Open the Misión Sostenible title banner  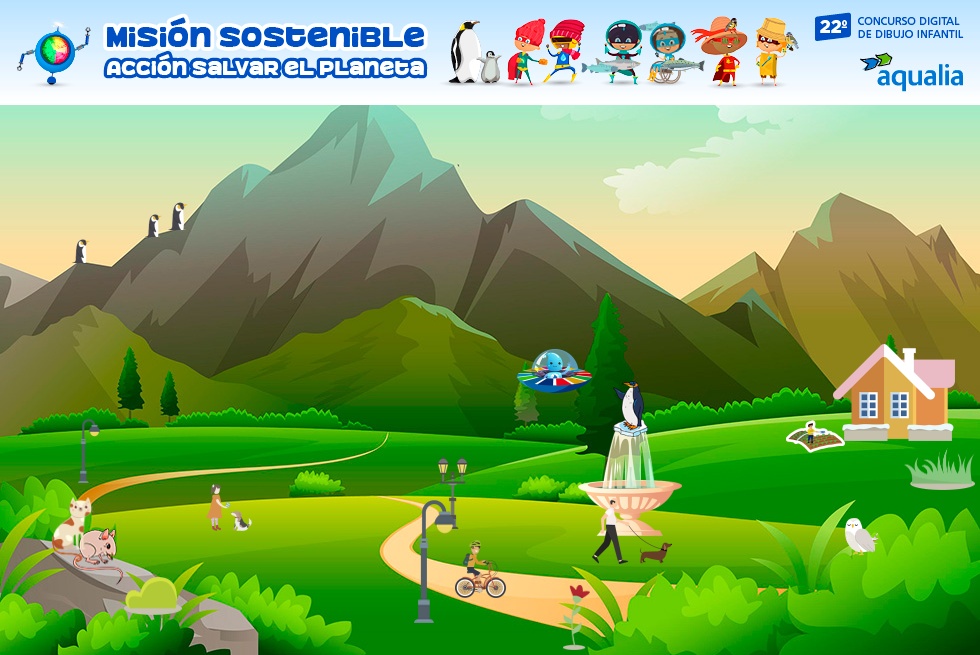click(x=265, y=52)
